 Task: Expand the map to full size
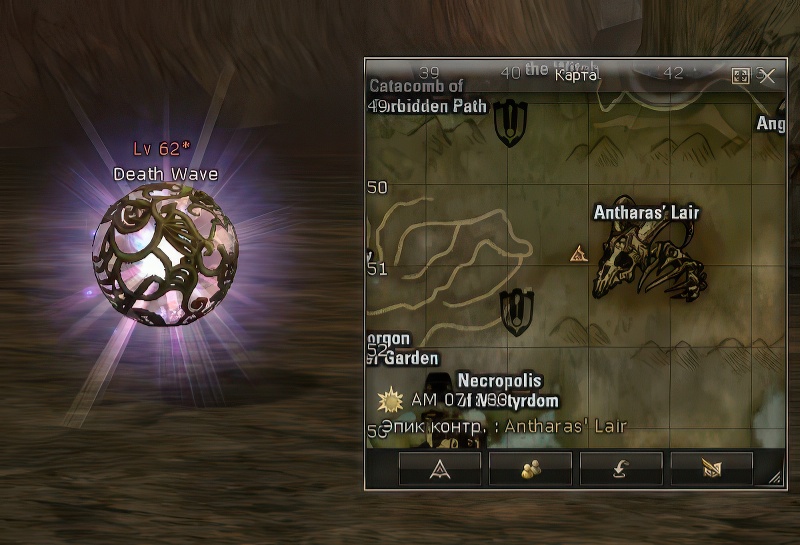741,76
